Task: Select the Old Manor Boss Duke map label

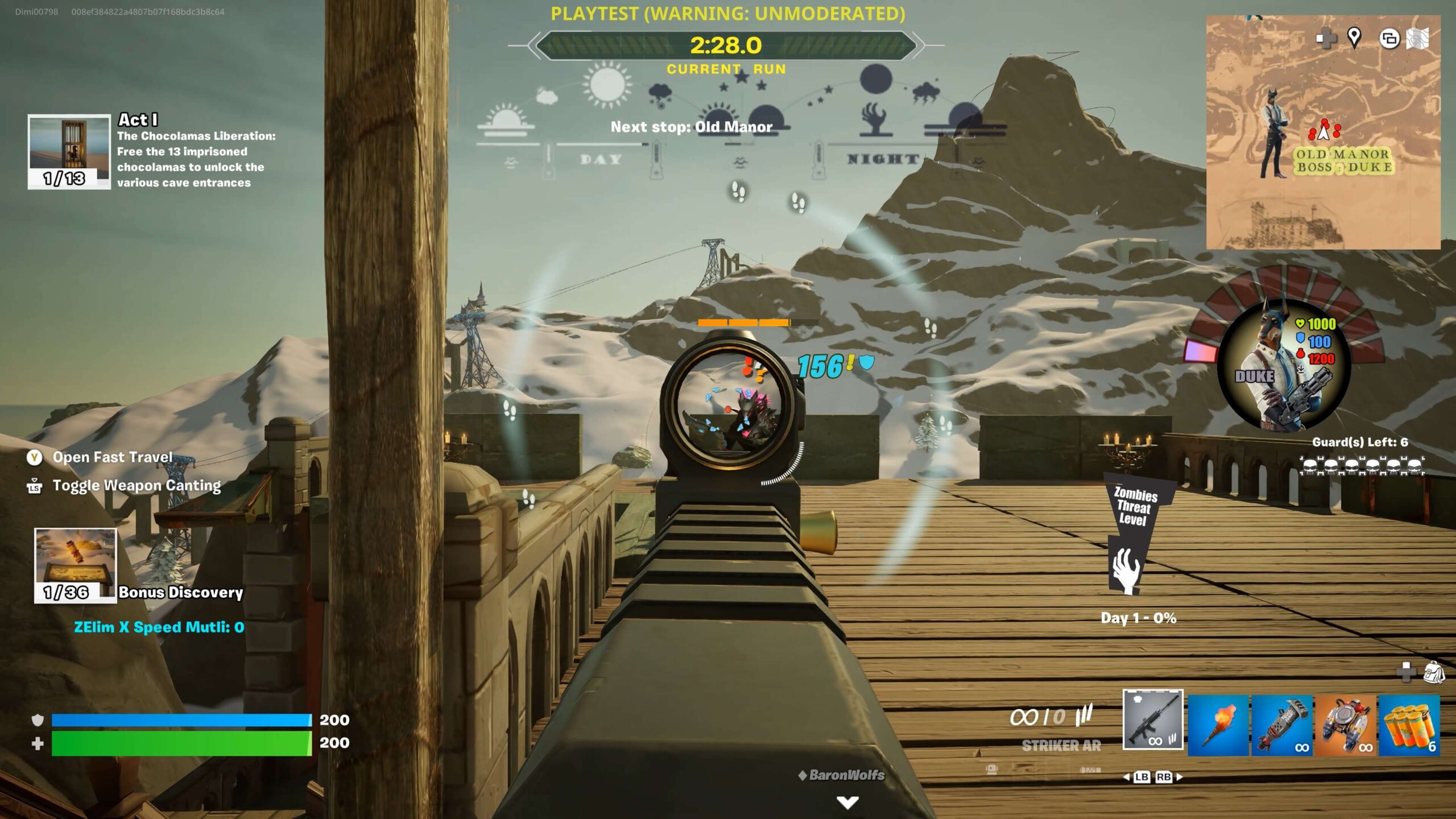Action: [x=1344, y=161]
